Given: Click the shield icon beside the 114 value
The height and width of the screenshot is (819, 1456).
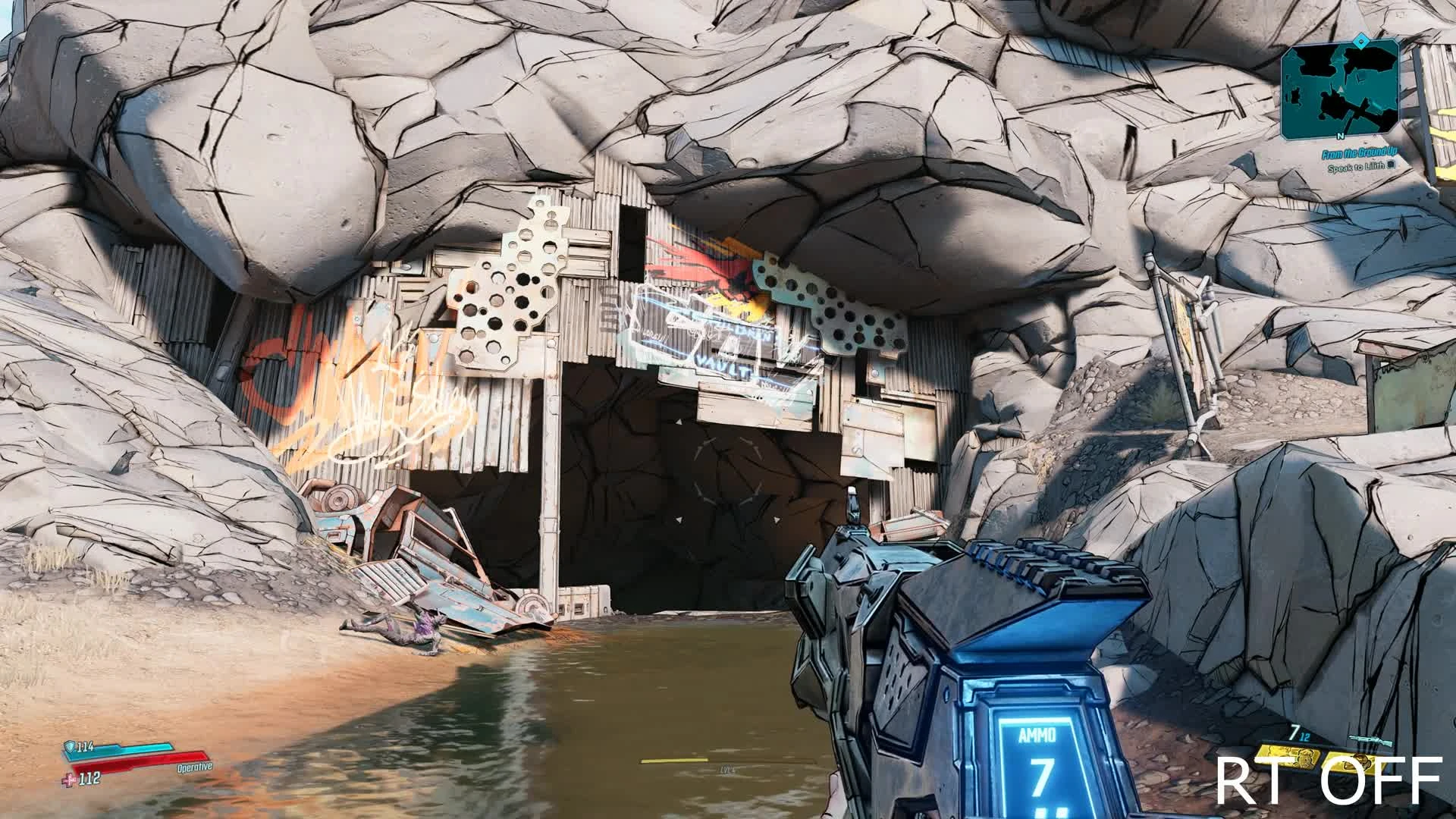Looking at the screenshot, I should 70,747.
